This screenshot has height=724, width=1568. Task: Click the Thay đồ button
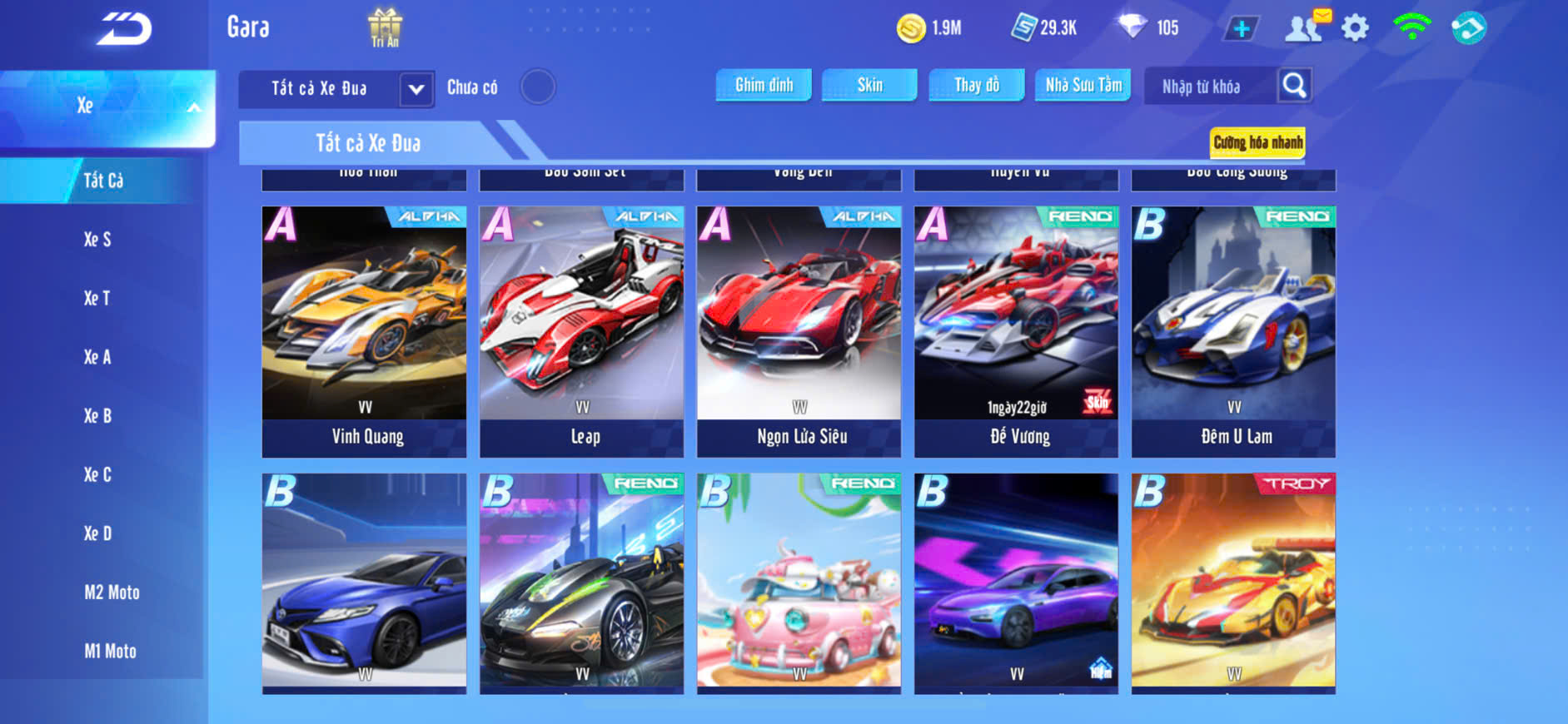977,85
